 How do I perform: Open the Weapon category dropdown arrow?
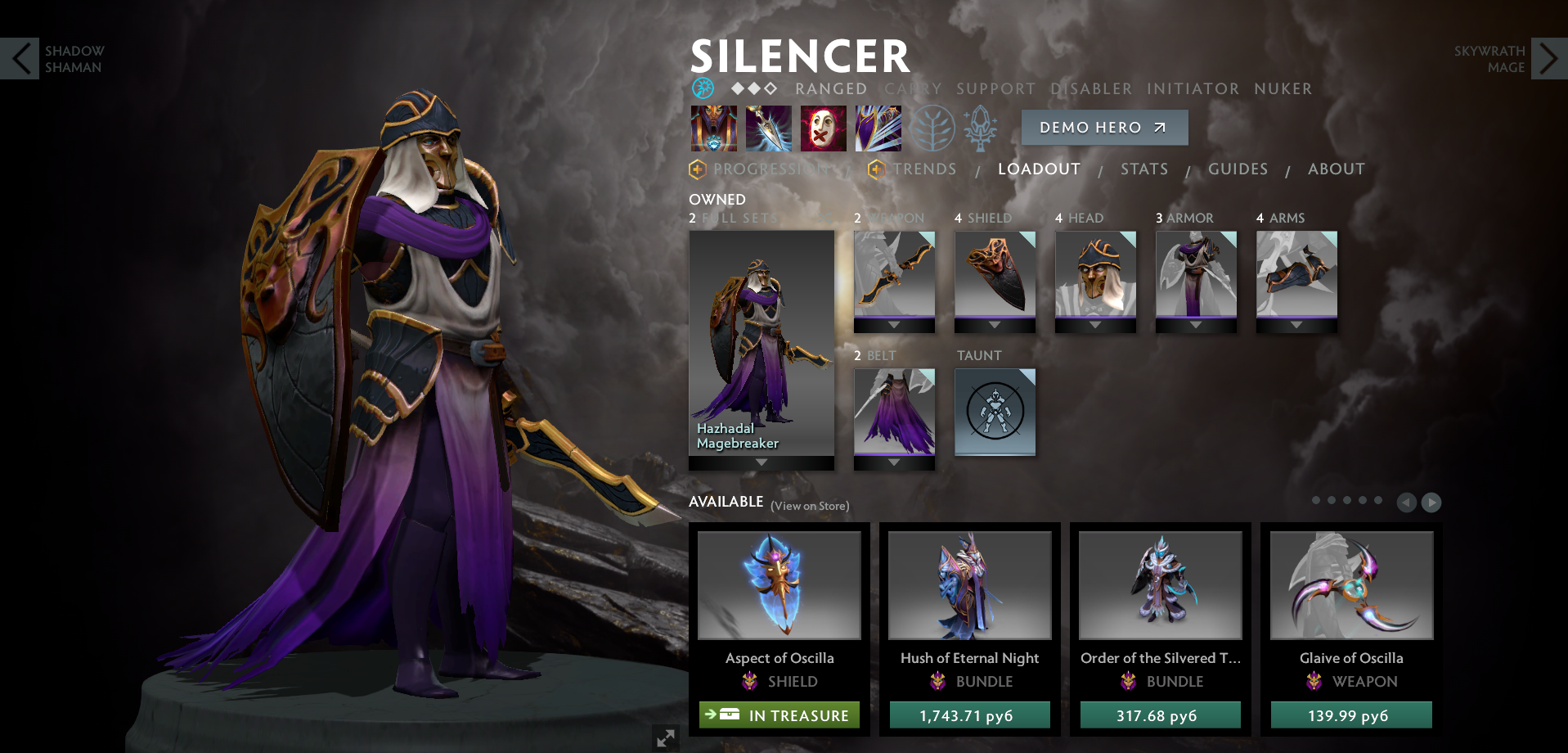[x=893, y=324]
